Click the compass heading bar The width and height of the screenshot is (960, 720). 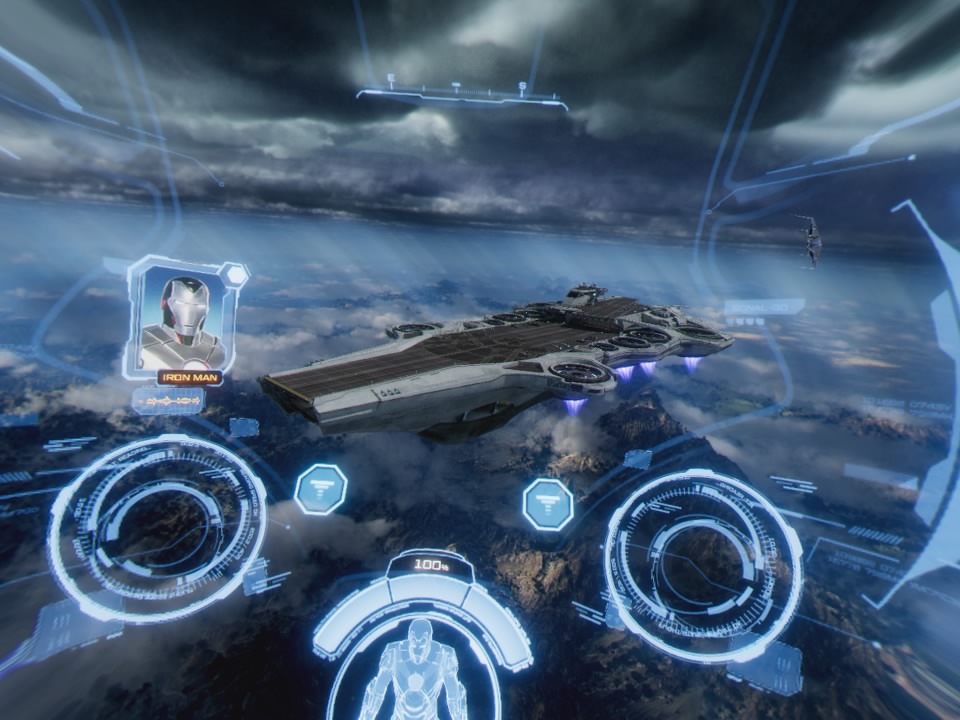click(461, 96)
